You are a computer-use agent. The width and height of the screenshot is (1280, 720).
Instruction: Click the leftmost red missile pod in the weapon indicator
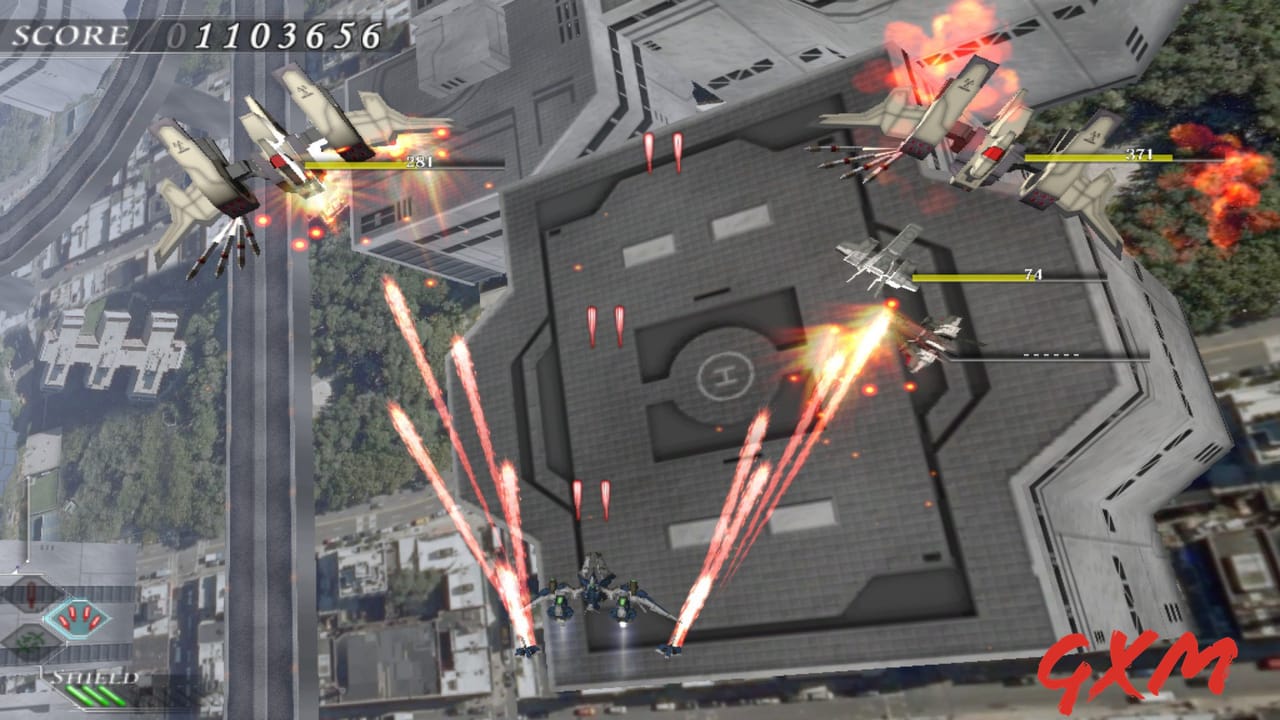(64, 621)
